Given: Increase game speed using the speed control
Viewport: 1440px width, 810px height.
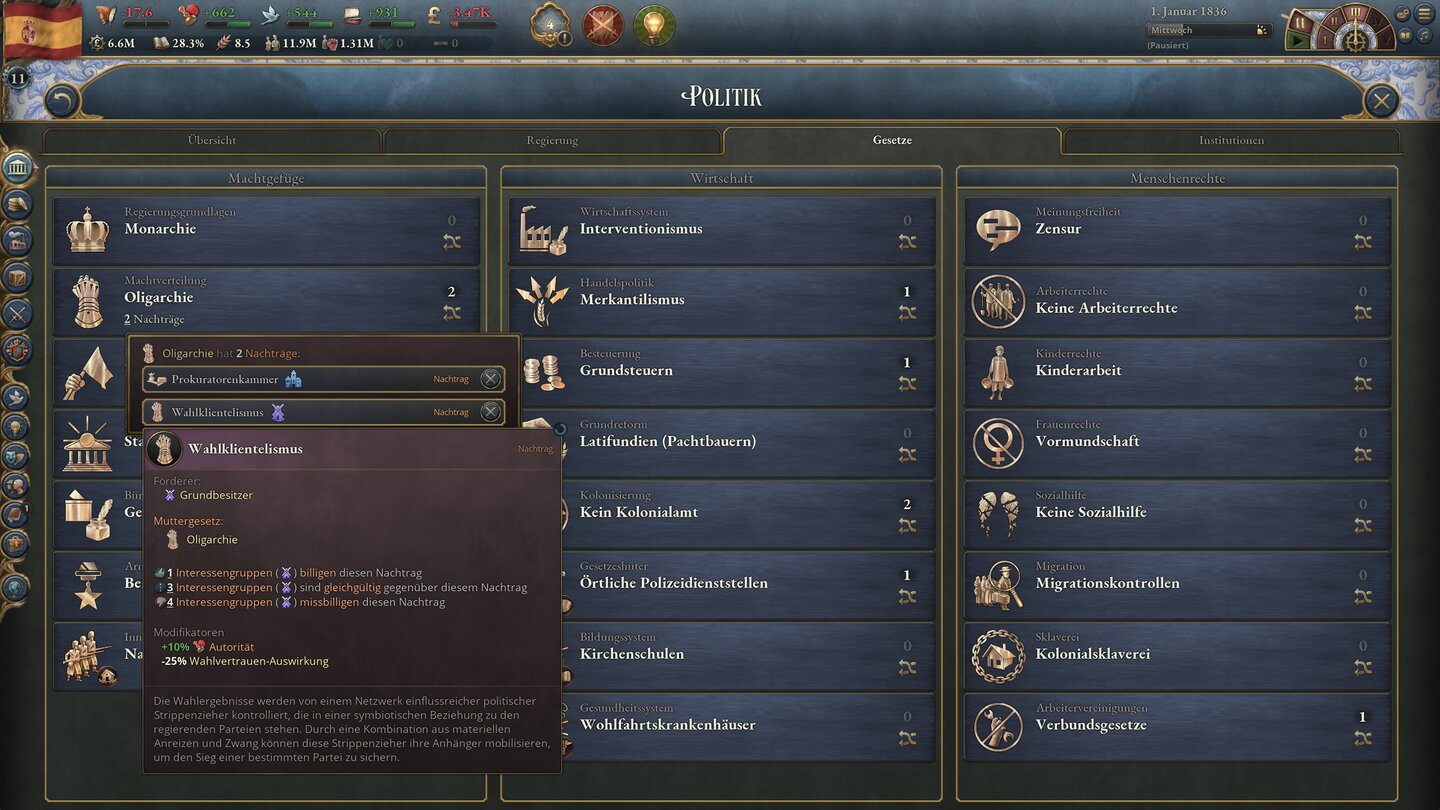Looking at the screenshot, I should point(1378,22).
